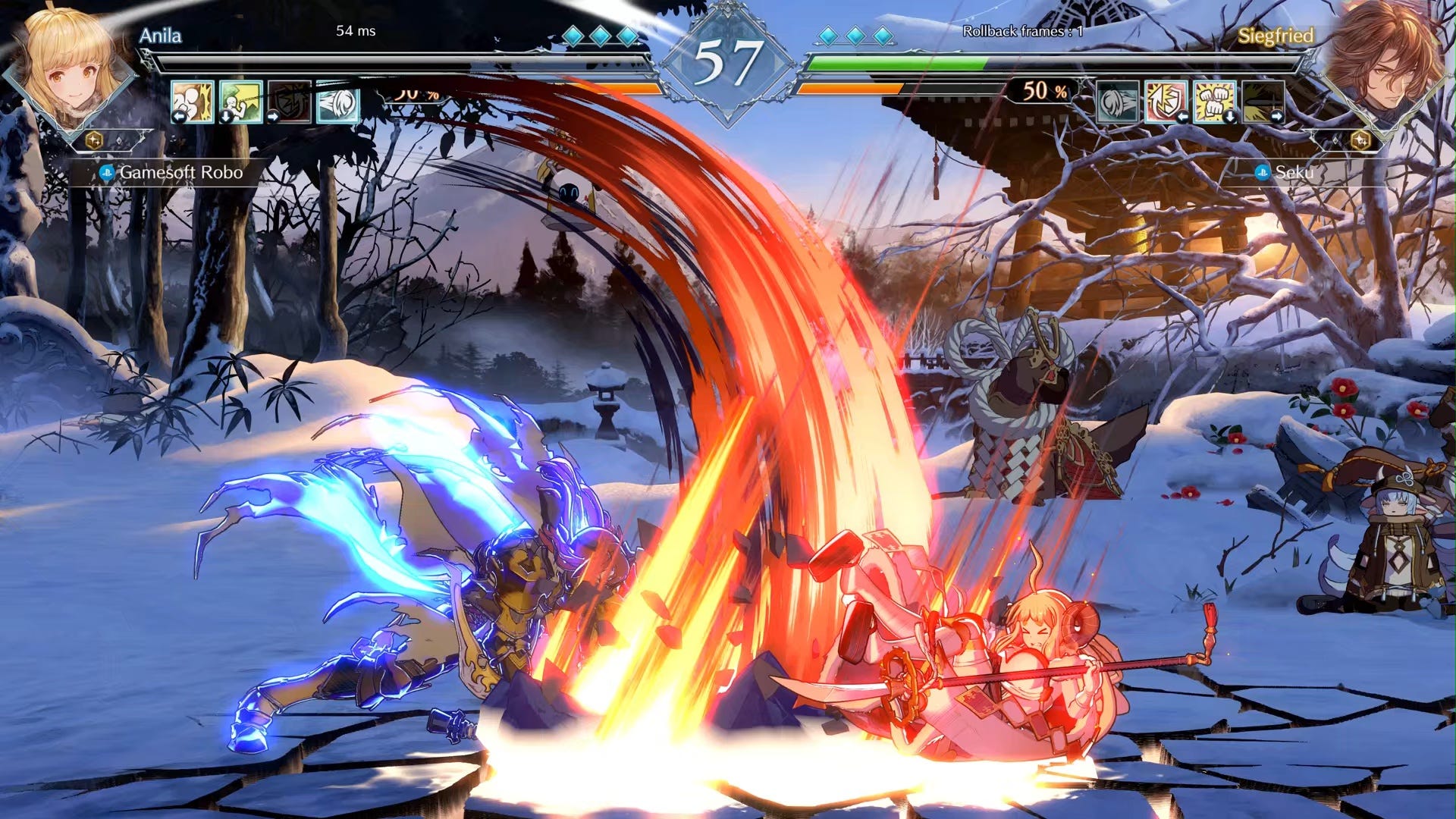Activate Siegfried's red shield skill icon

[1166, 102]
